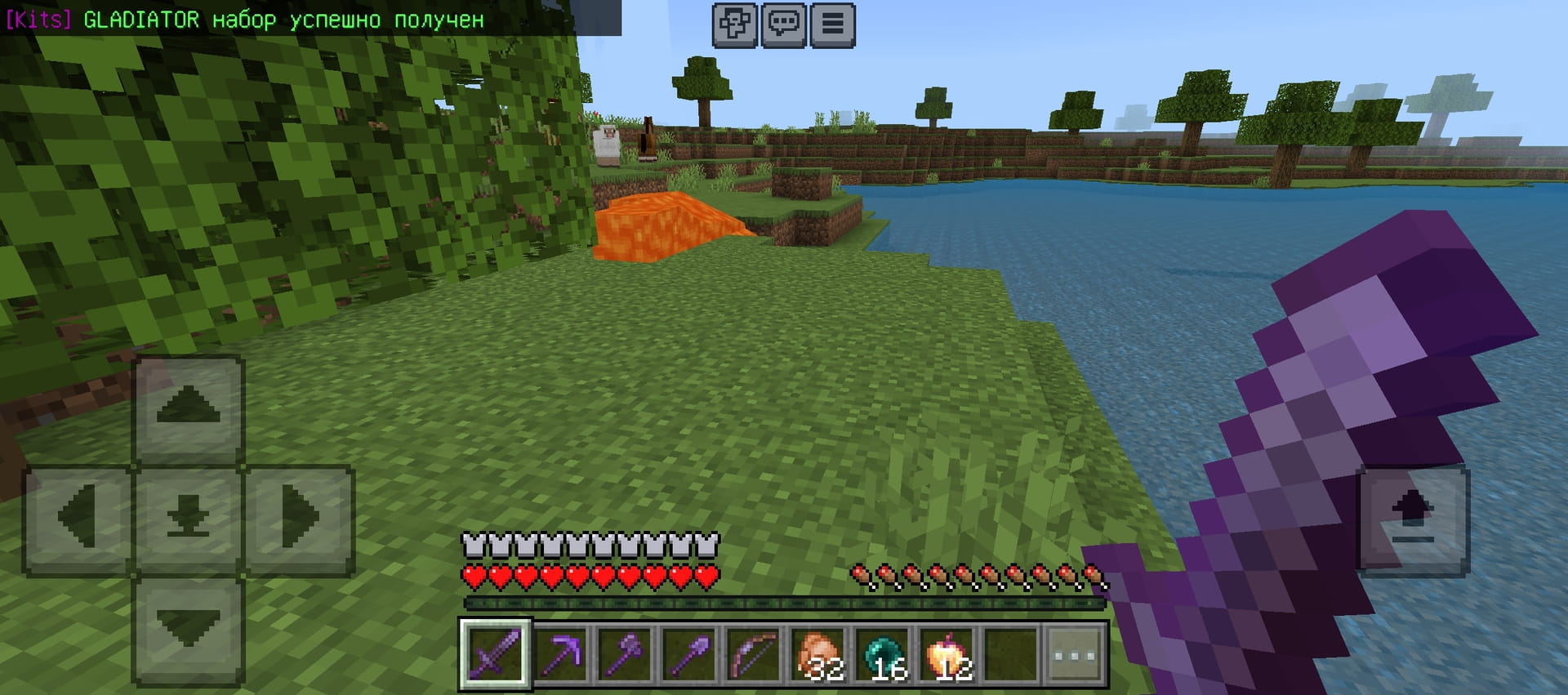Open inventory with the three-dots button
The width and height of the screenshot is (1568, 695).
point(1076,655)
